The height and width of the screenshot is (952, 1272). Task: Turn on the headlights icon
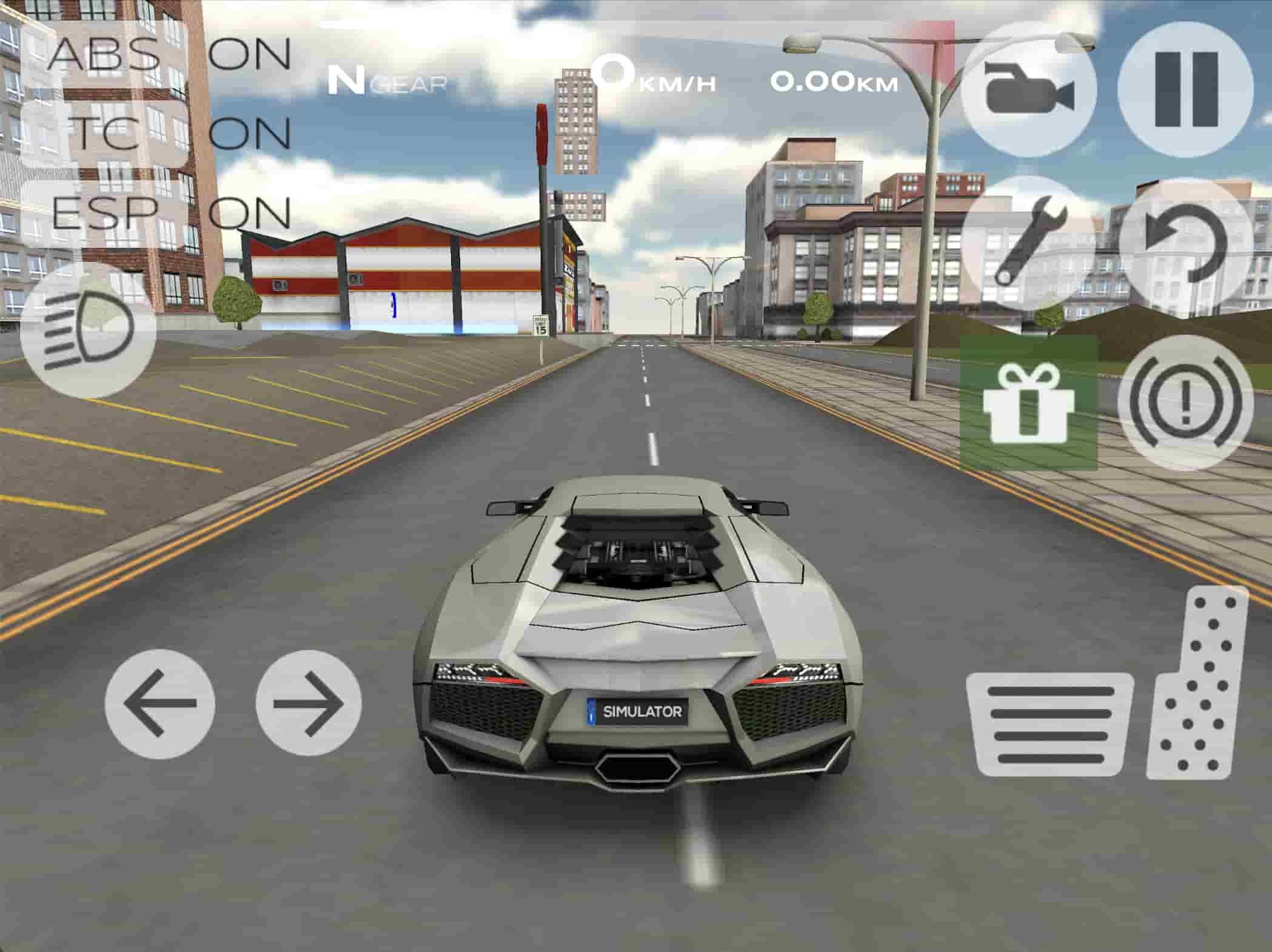tap(88, 329)
